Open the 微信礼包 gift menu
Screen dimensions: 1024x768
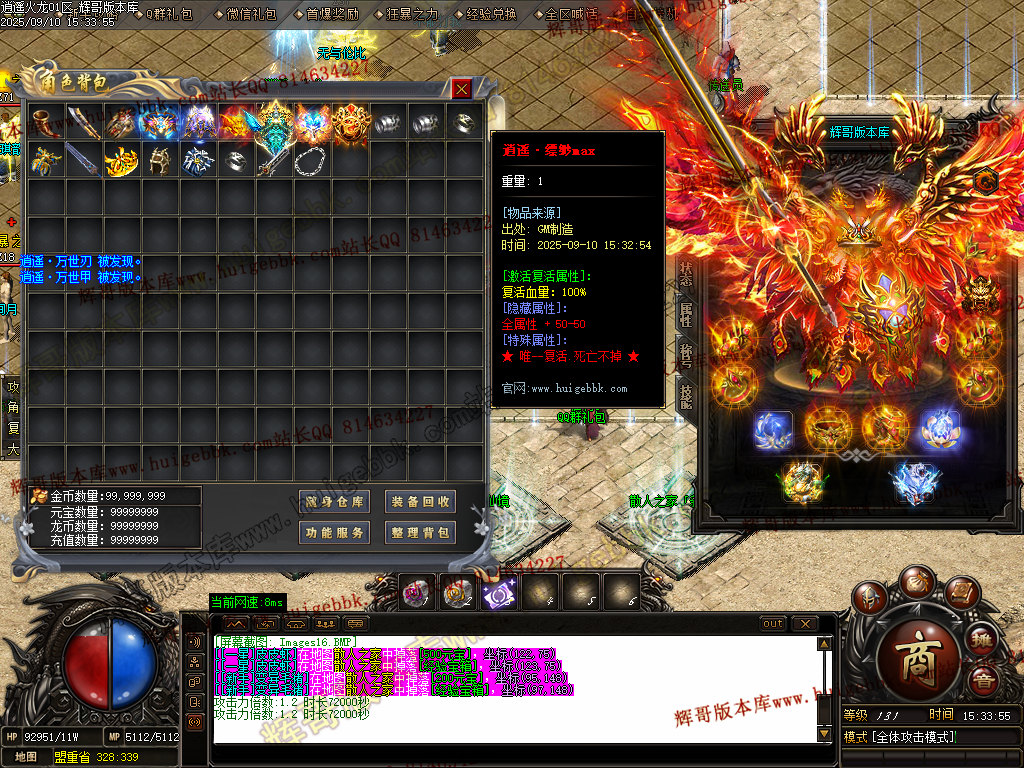pos(252,14)
